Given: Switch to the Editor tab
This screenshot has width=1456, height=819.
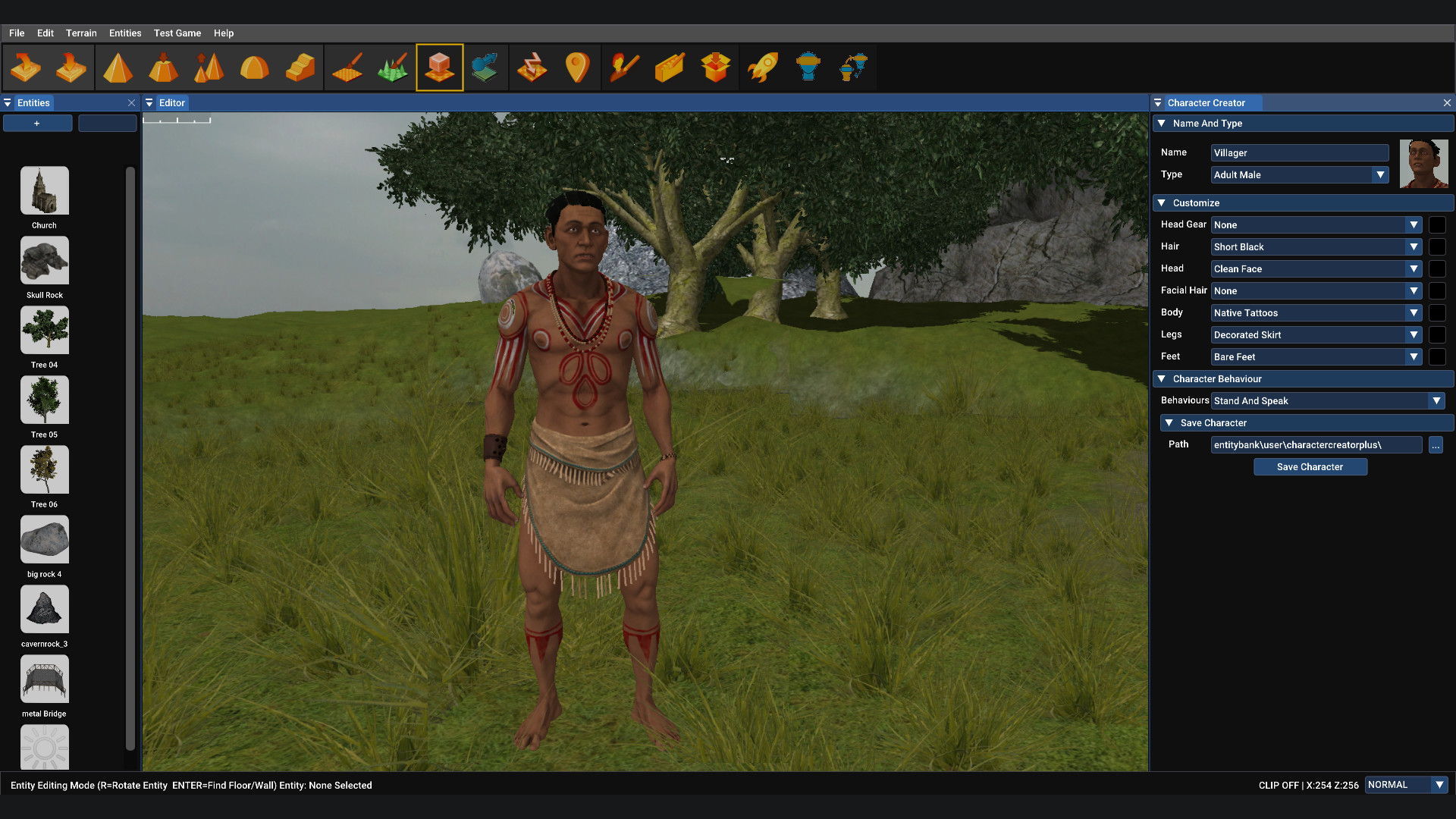Looking at the screenshot, I should click(x=172, y=102).
